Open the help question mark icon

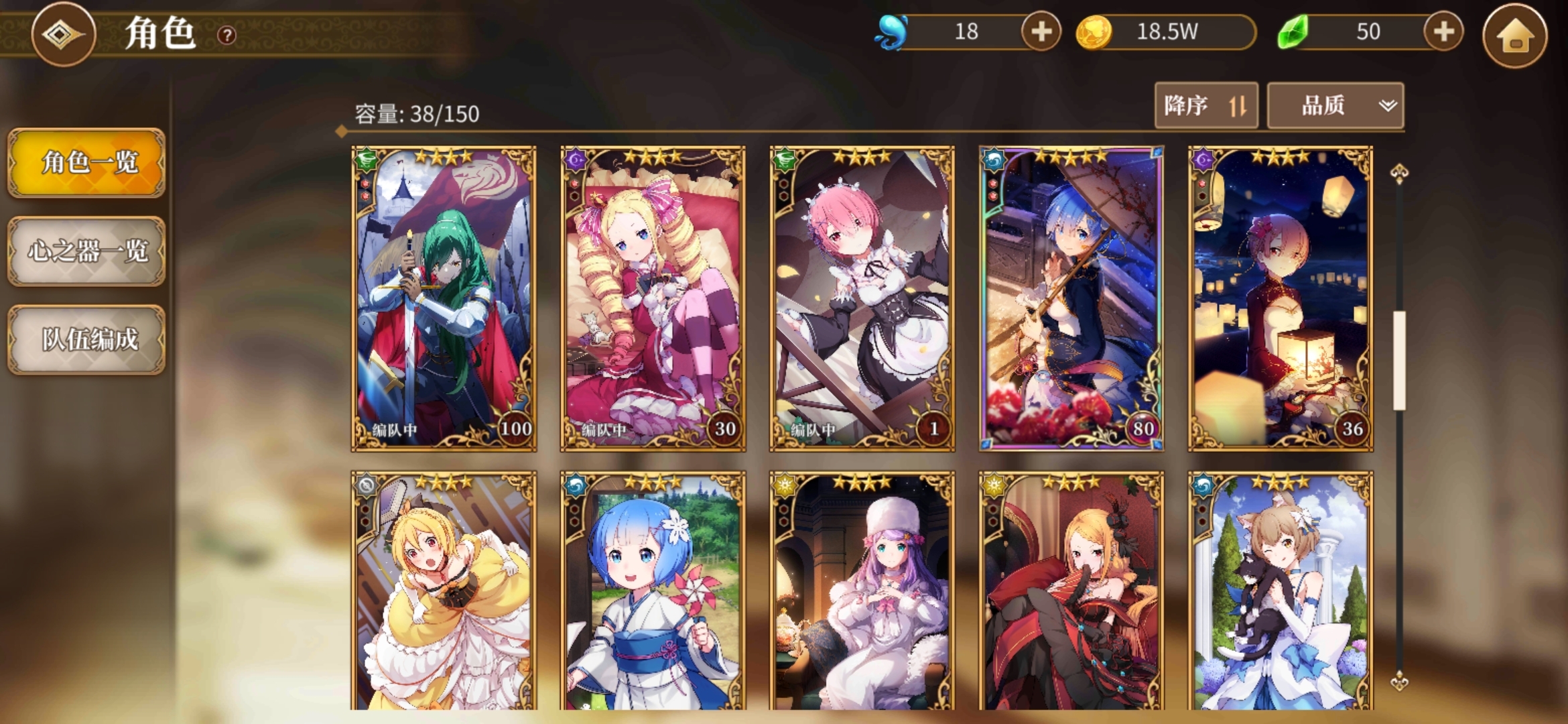tap(227, 35)
